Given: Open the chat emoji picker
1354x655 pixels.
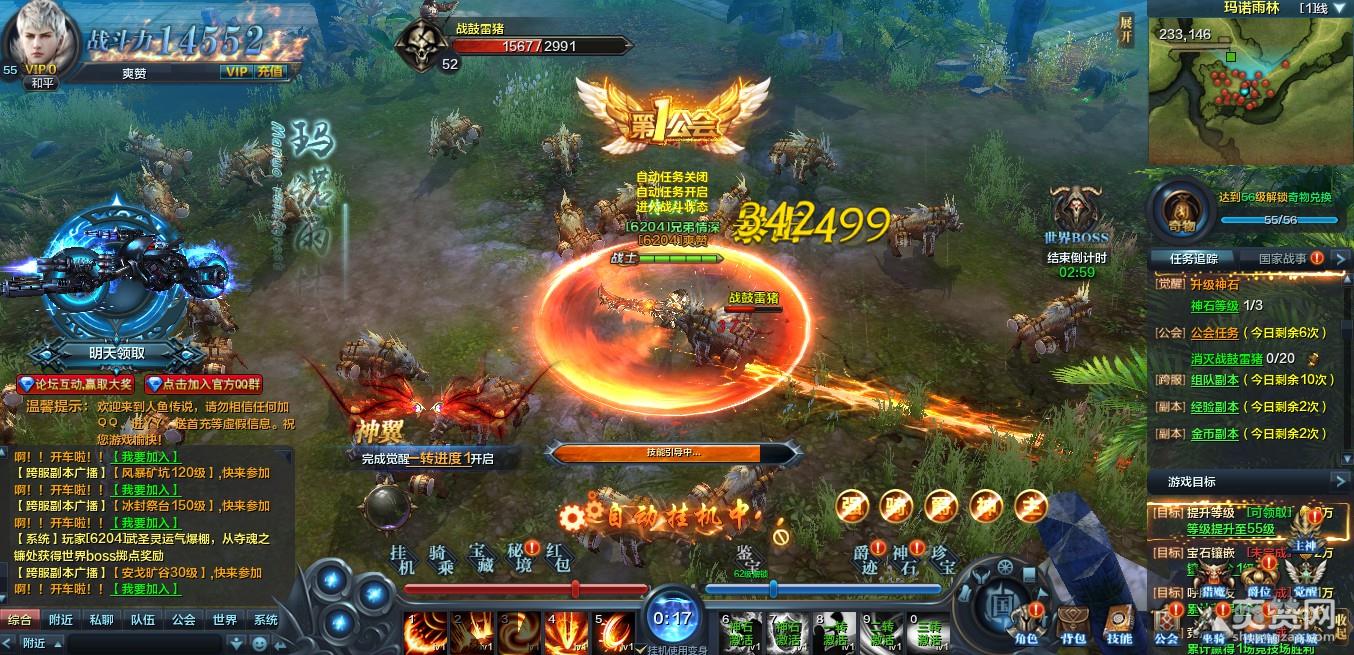Looking at the screenshot, I should coord(260,643).
